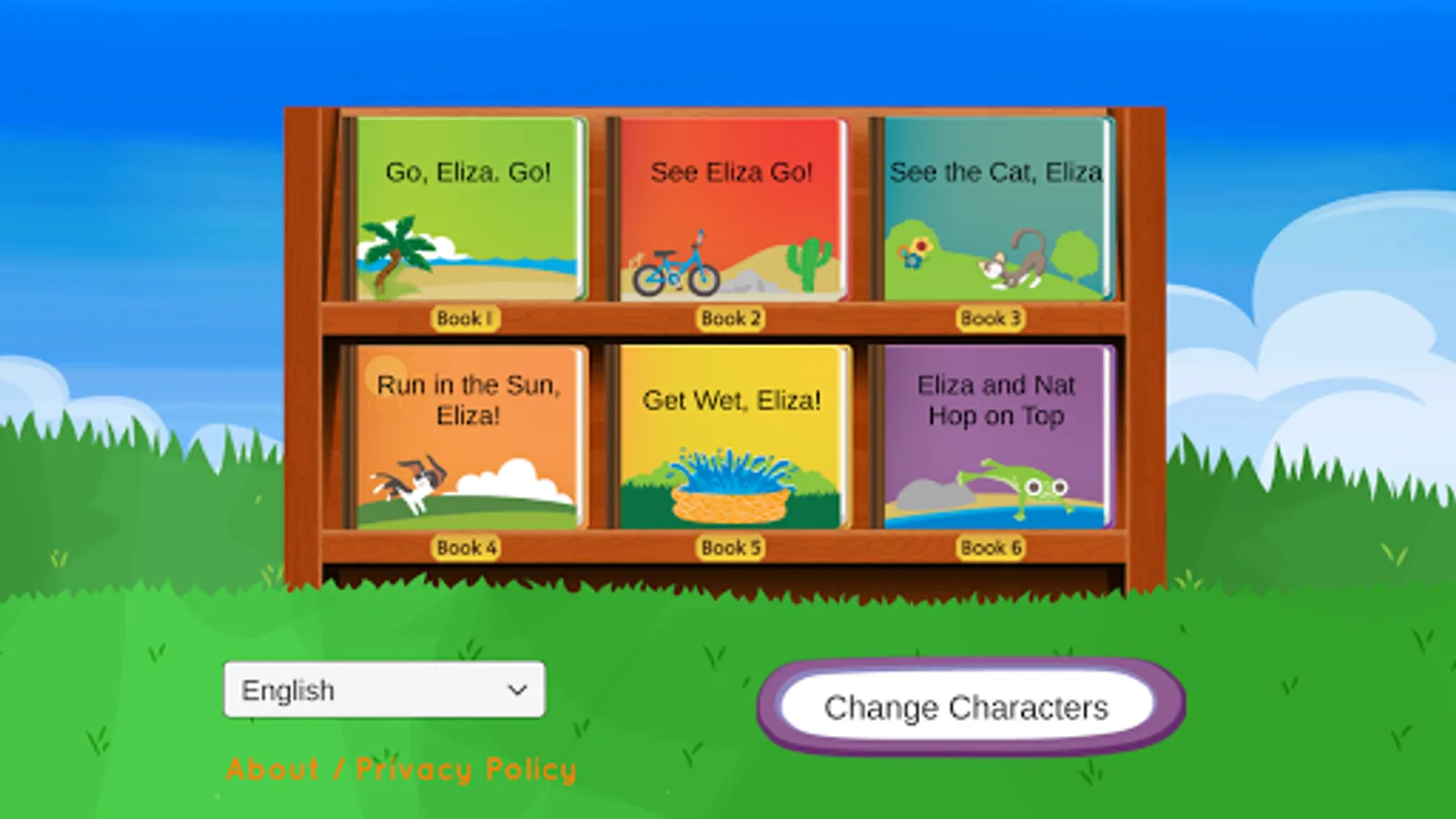
Task: Select the Book 1 shelf label
Action: 467,318
